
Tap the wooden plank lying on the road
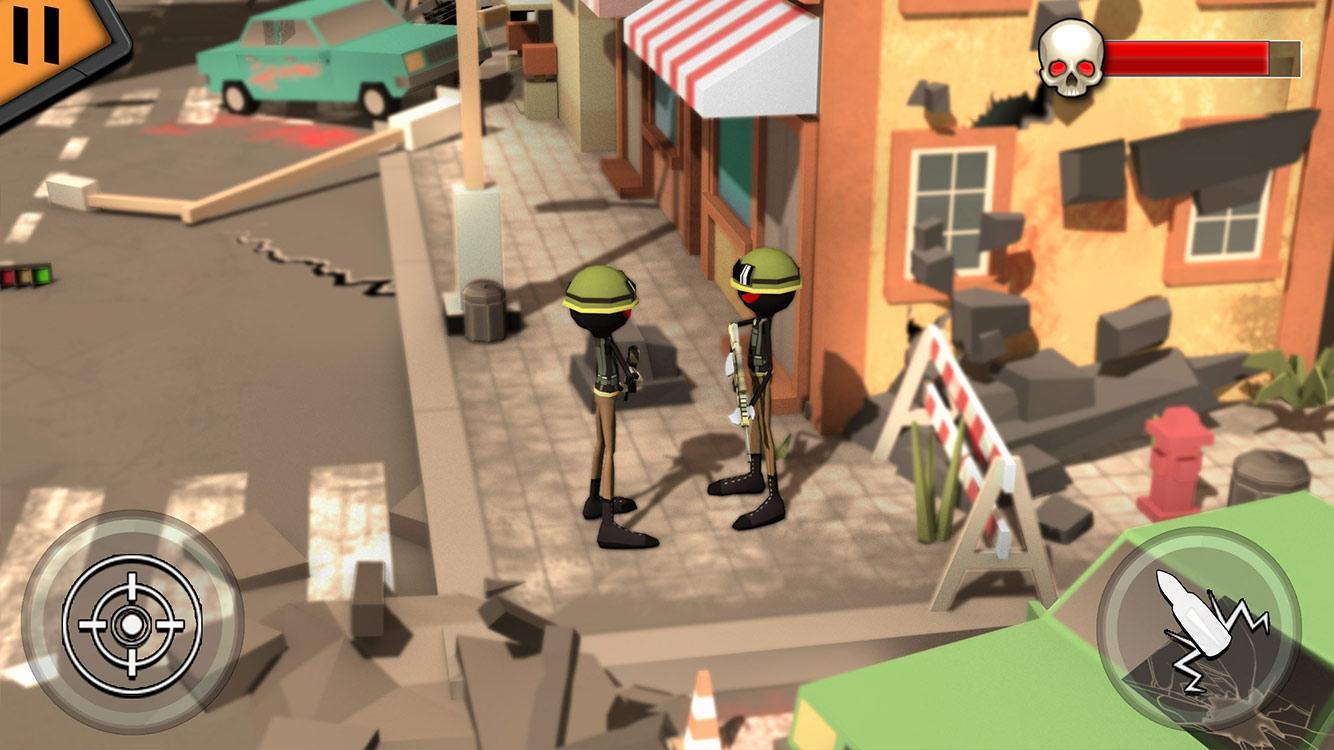coord(190,200)
